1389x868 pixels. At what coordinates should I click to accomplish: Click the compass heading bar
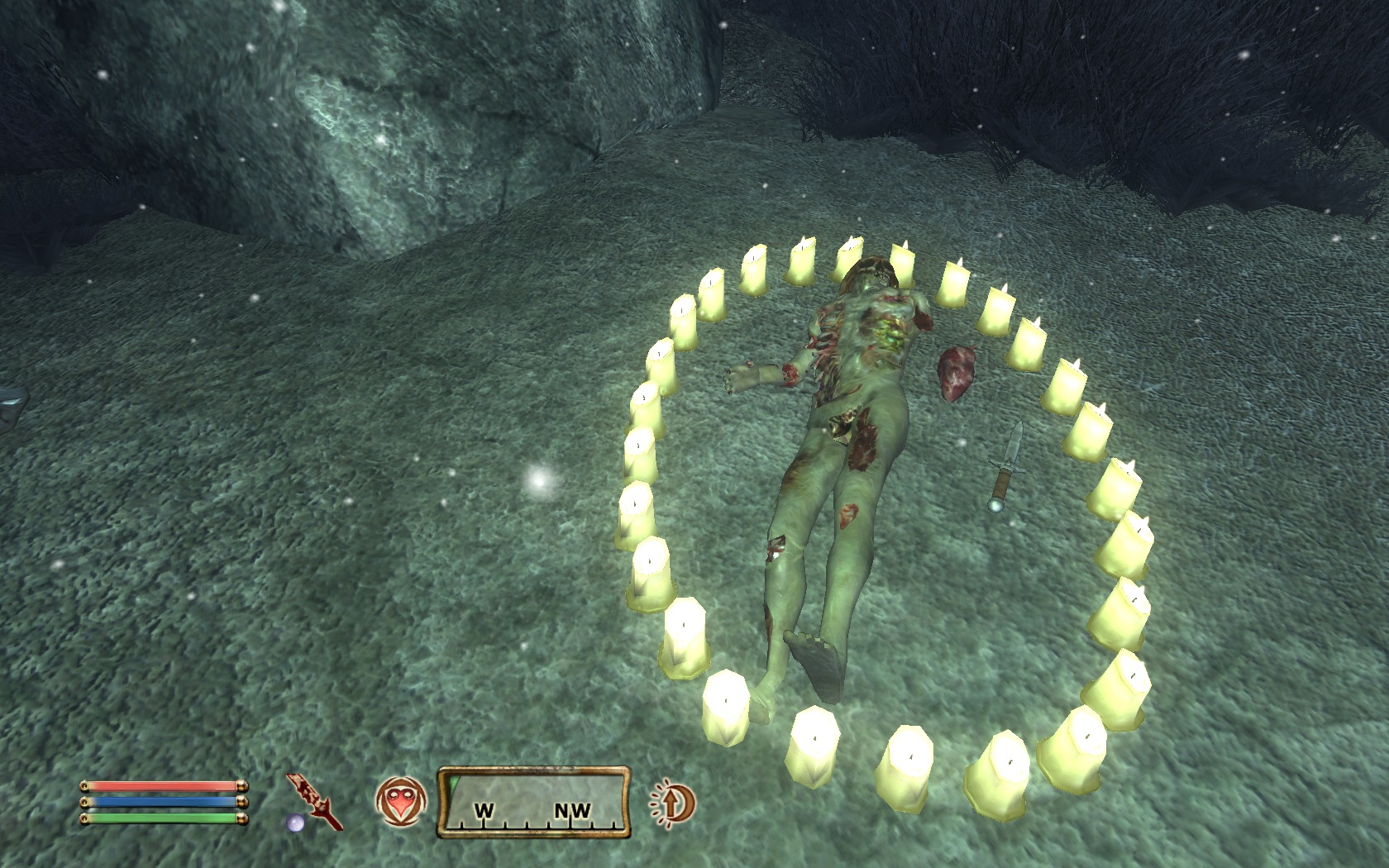point(533,803)
